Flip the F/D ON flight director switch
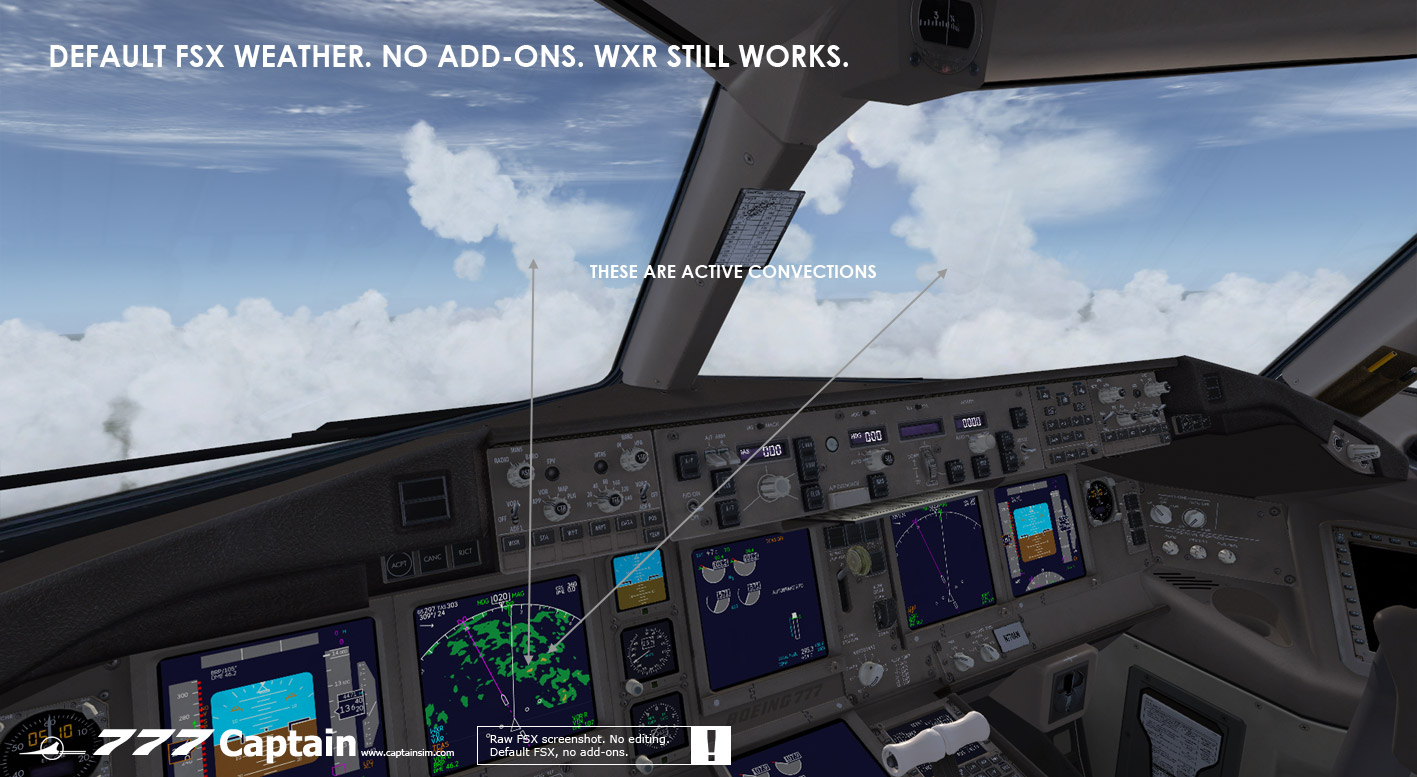Viewport: 1417px width, 777px height. pyautogui.click(x=694, y=505)
